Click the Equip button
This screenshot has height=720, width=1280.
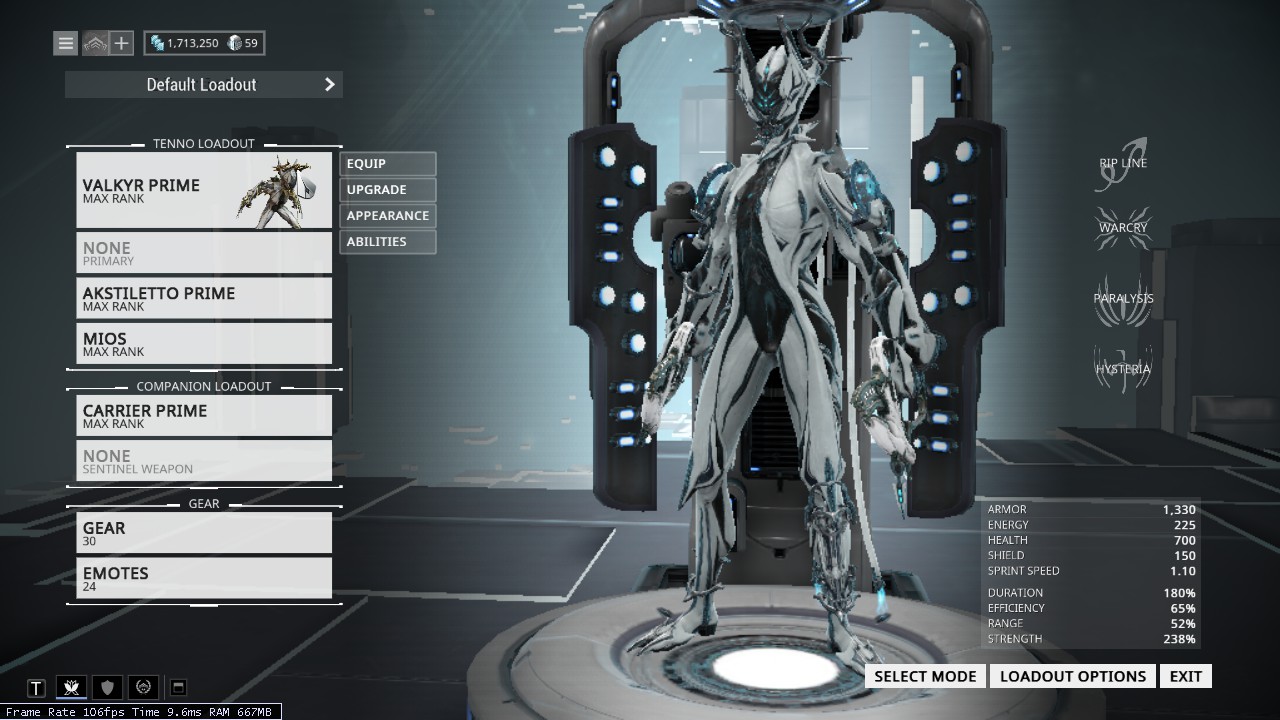[387, 164]
